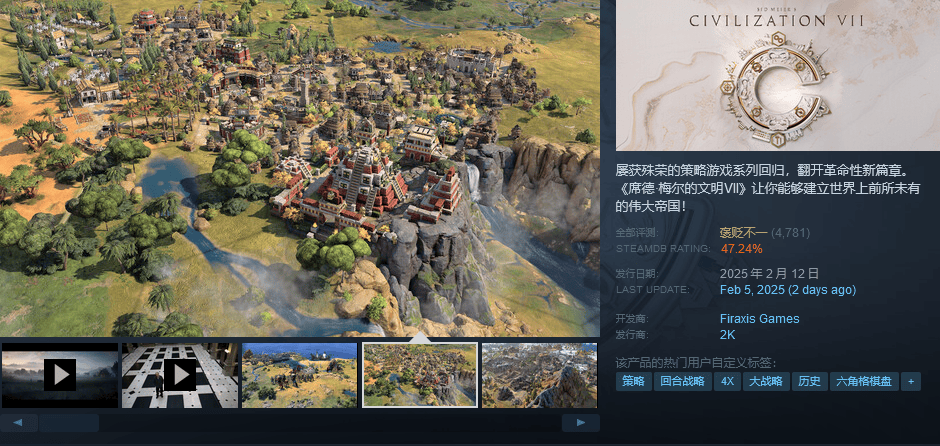Play the dark cinematic trailer thumbnail
The width and height of the screenshot is (940, 446).
pos(60,375)
